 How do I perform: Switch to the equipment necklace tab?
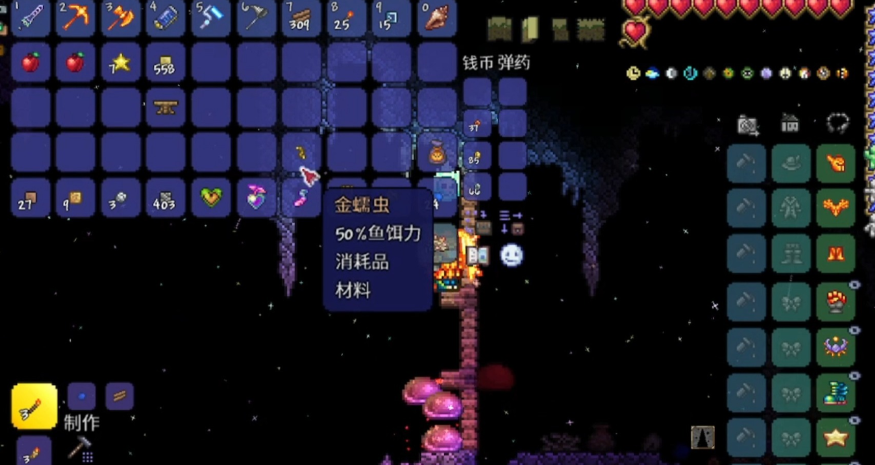click(x=837, y=124)
